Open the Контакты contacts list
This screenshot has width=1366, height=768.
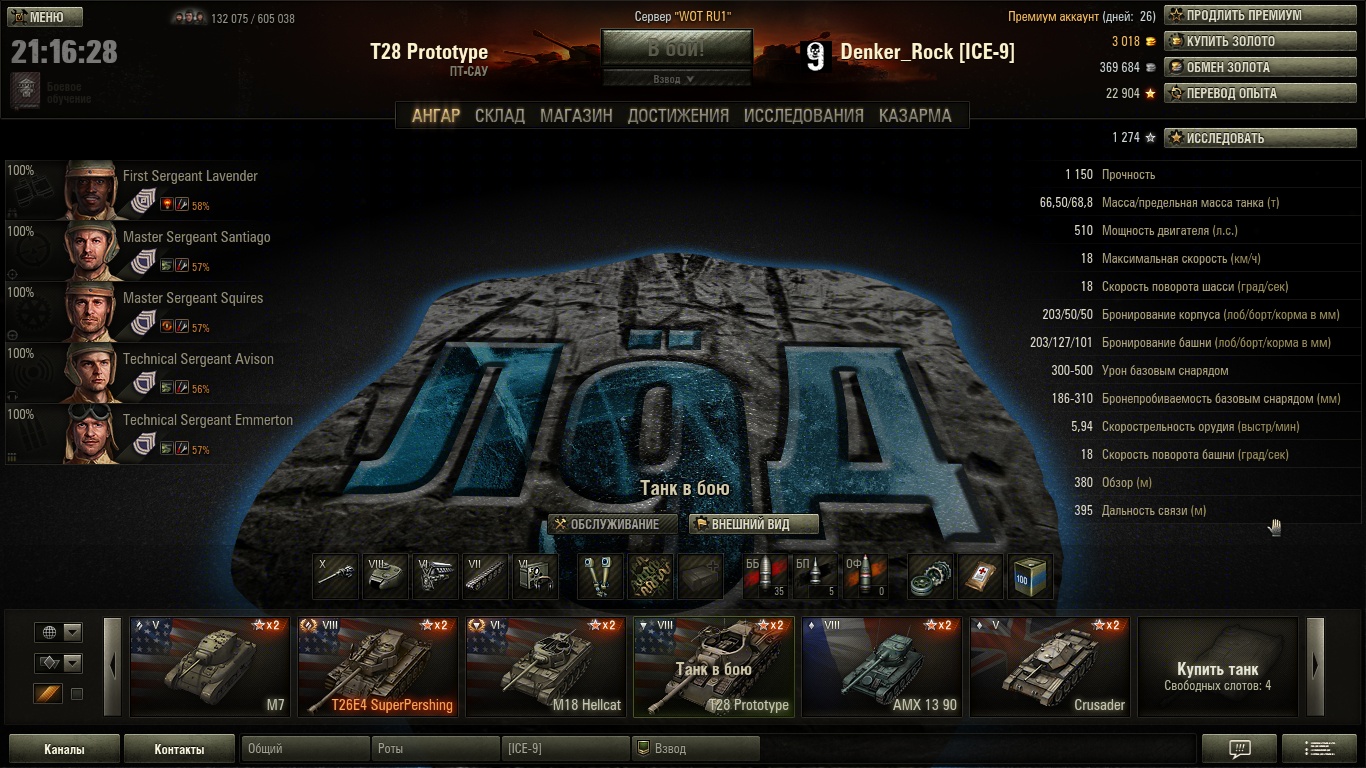(x=180, y=749)
